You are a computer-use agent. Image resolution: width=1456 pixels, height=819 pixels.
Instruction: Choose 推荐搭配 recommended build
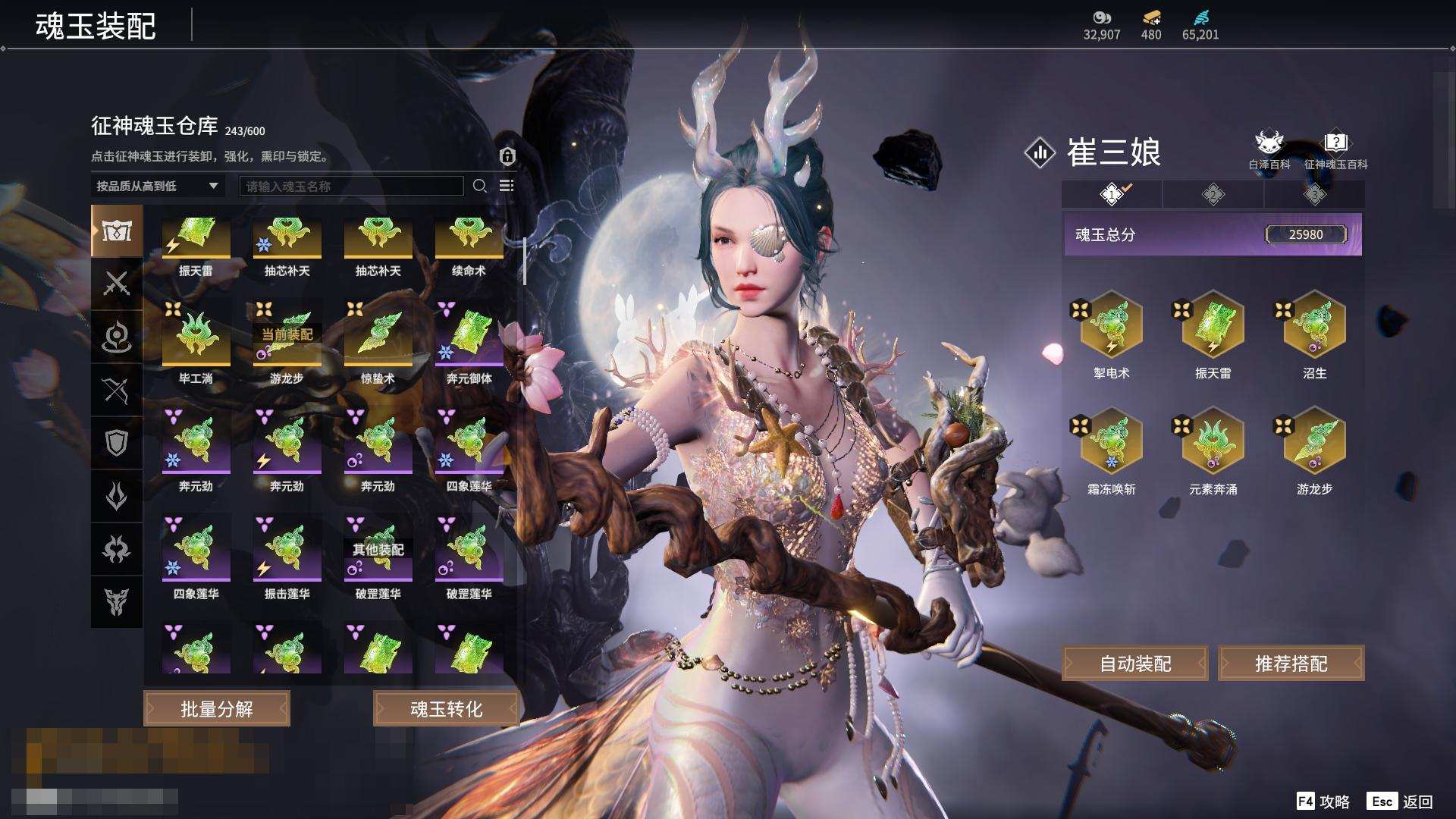(1291, 664)
